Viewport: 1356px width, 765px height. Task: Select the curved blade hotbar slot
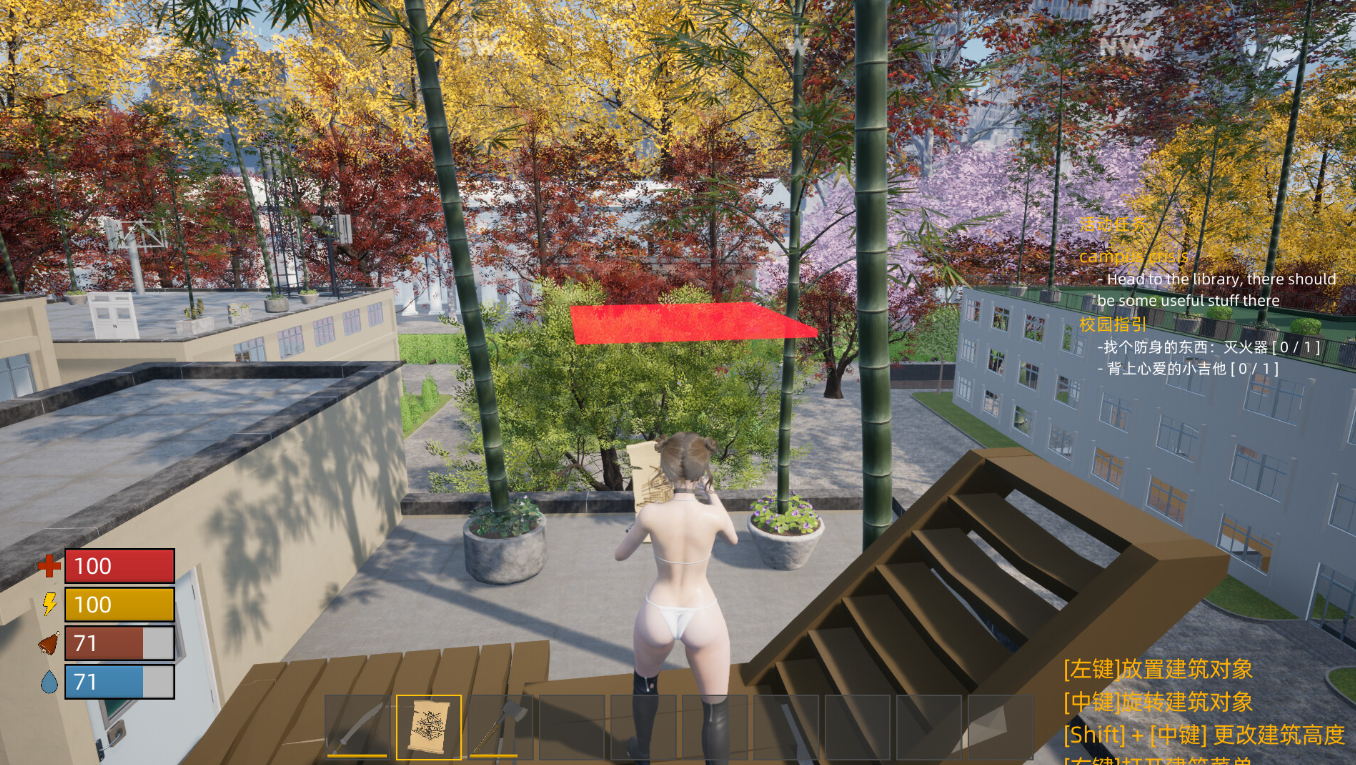(357, 727)
